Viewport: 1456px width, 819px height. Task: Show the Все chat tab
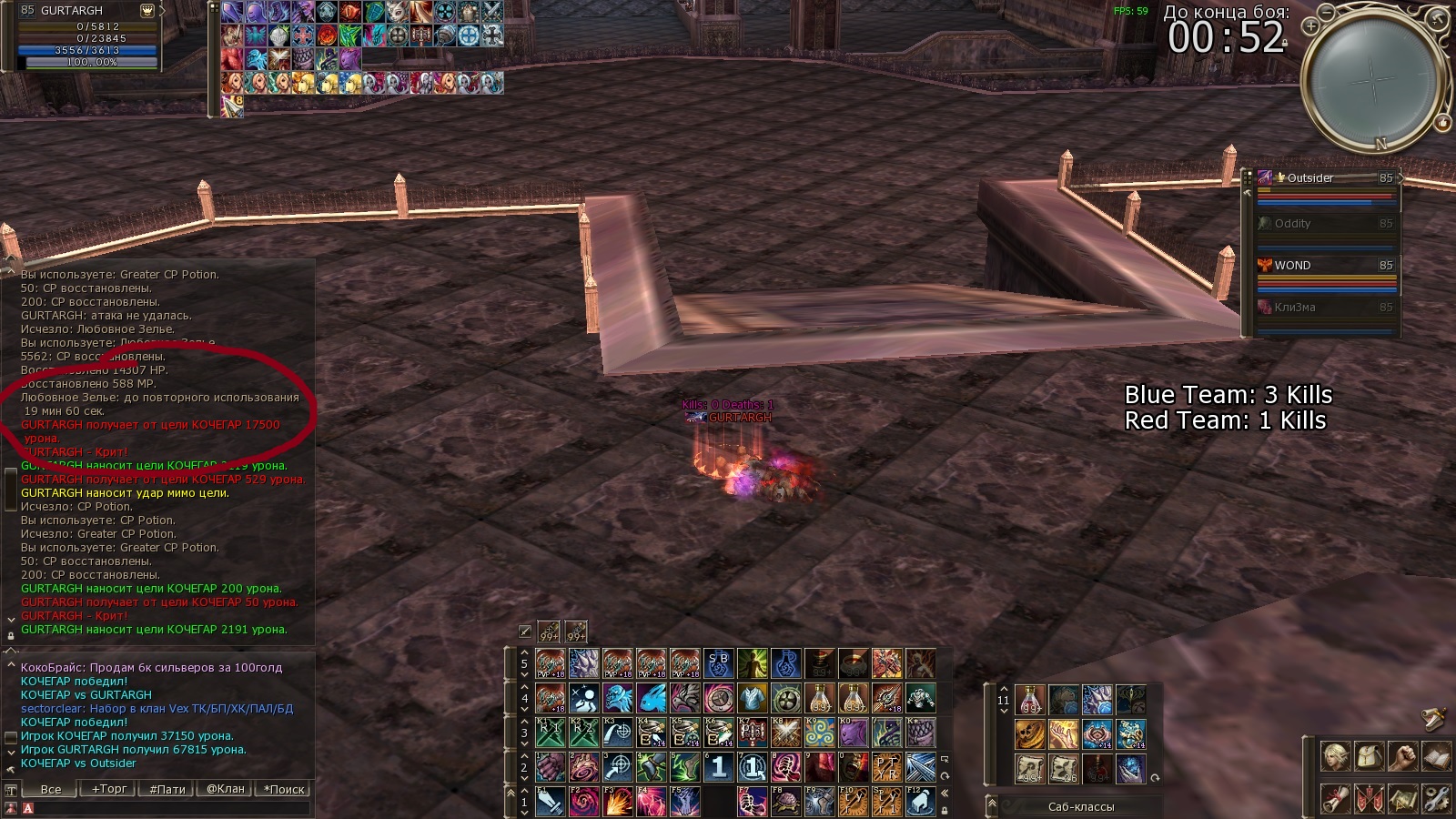[x=51, y=789]
